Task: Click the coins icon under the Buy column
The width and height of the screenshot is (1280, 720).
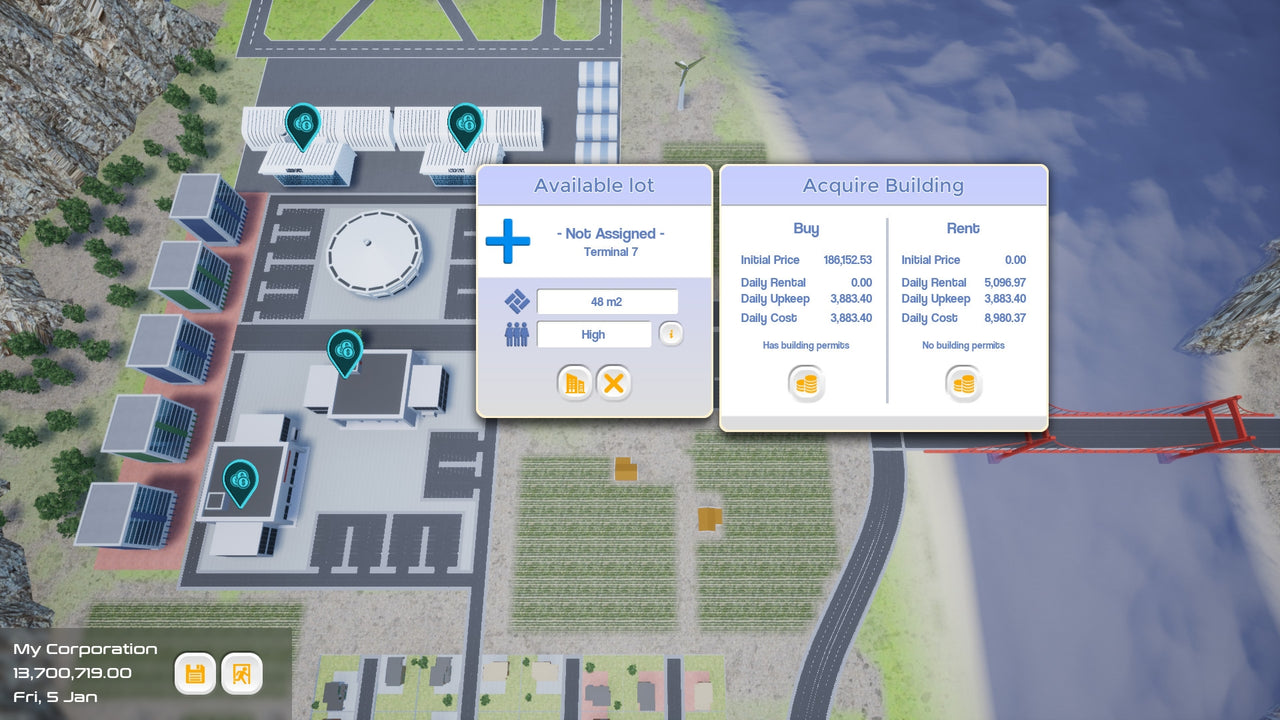Action: click(x=806, y=383)
